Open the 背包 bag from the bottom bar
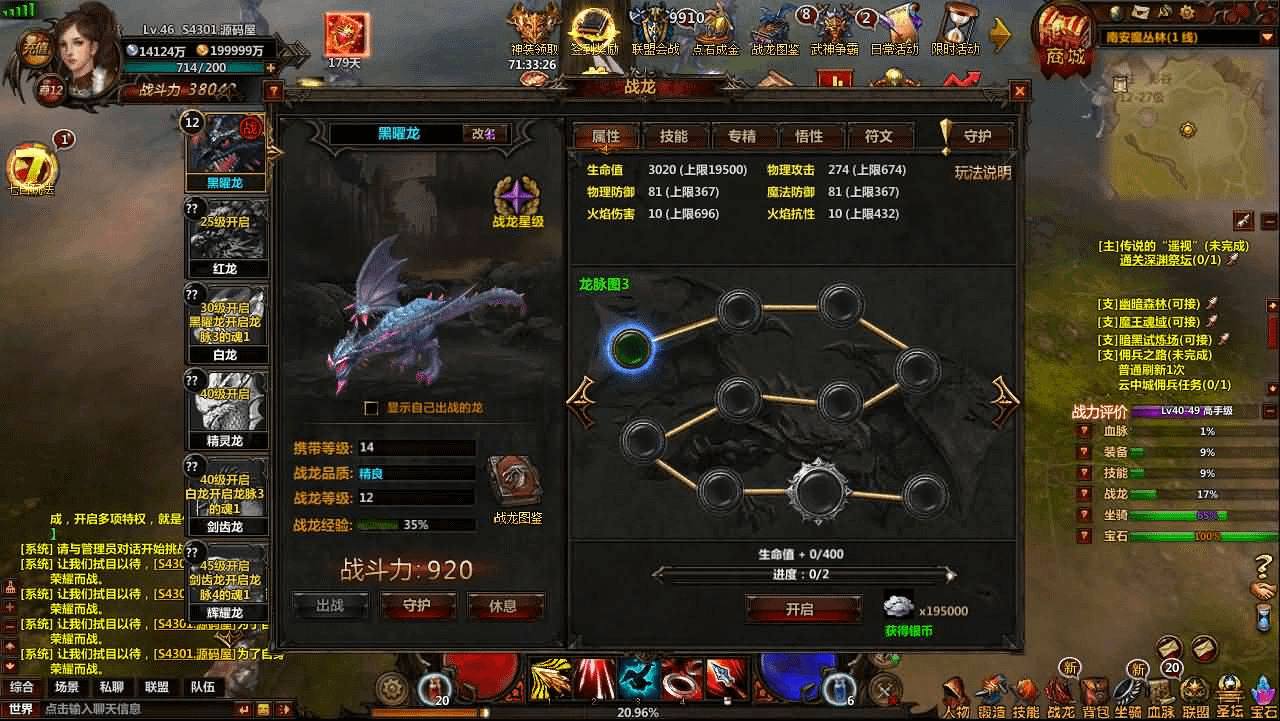 [x=1096, y=694]
